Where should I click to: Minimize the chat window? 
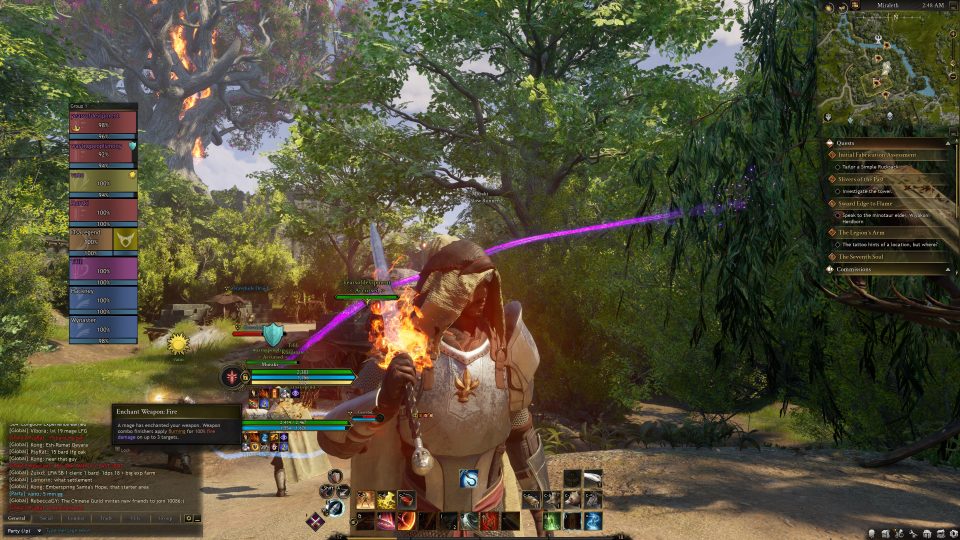pos(197,518)
